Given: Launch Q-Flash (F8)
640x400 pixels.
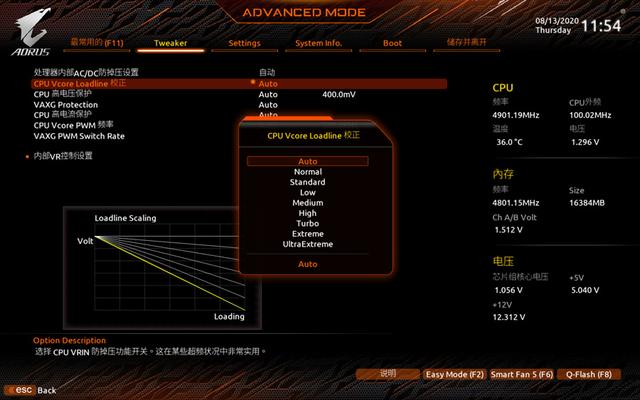Looking at the screenshot, I should [x=588, y=374].
